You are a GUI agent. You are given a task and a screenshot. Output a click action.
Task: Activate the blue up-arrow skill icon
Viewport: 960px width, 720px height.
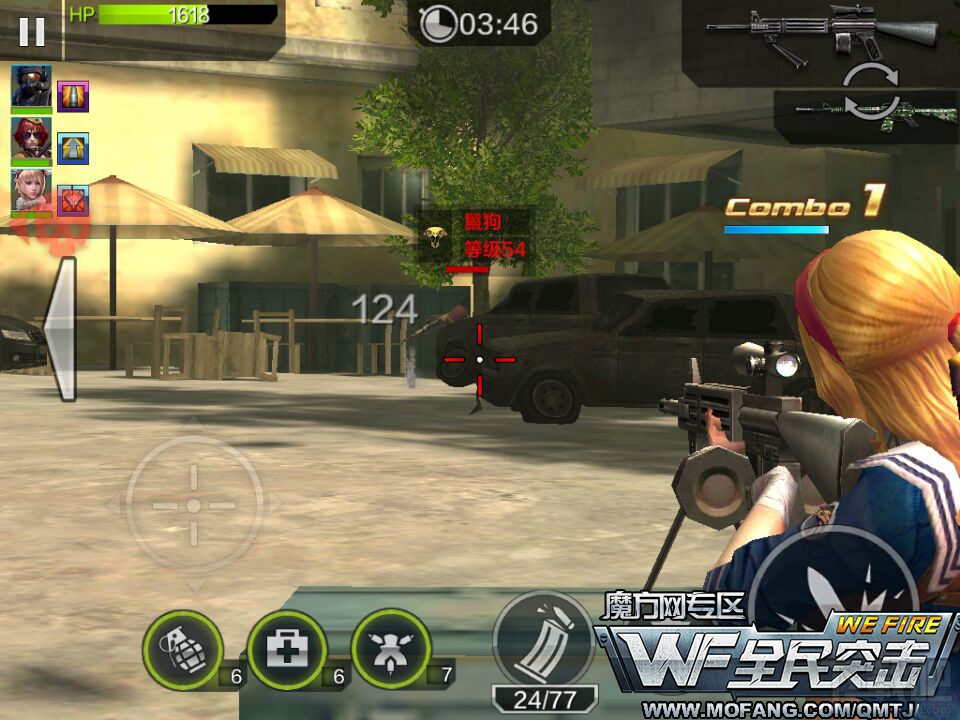(x=73, y=148)
